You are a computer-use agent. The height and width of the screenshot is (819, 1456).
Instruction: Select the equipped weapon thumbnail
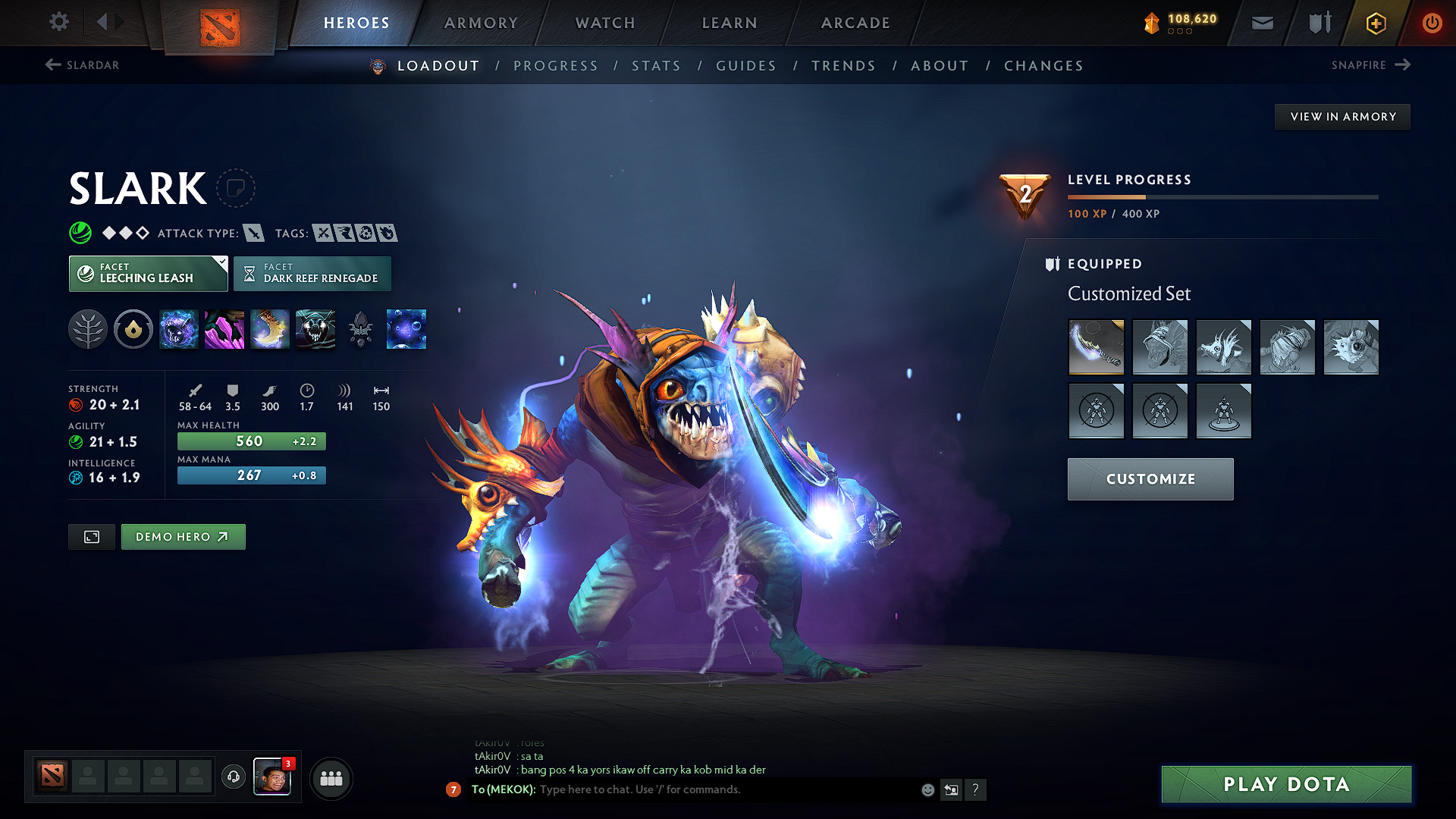tap(1096, 347)
